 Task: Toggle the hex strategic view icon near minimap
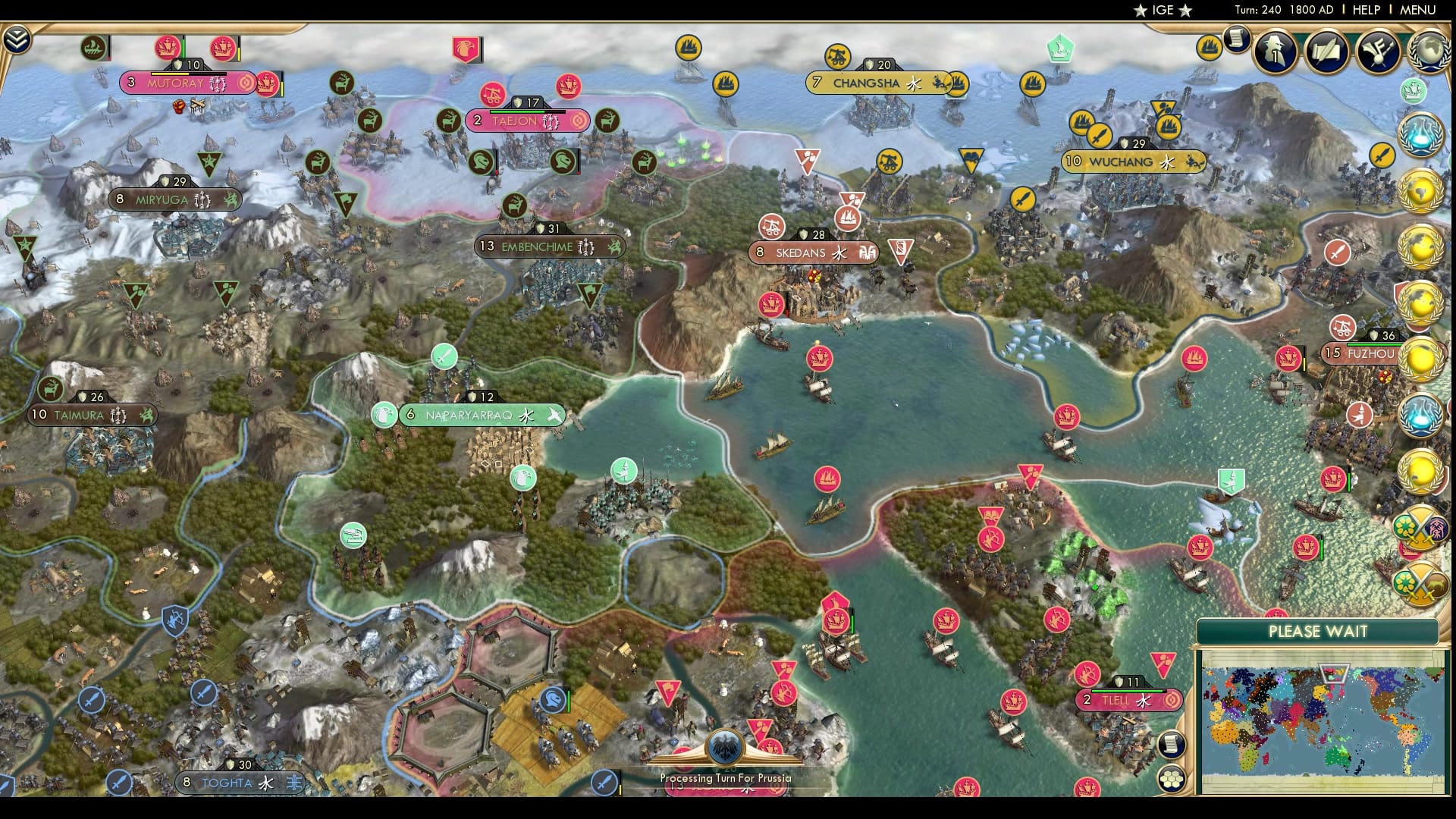coord(1172,778)
